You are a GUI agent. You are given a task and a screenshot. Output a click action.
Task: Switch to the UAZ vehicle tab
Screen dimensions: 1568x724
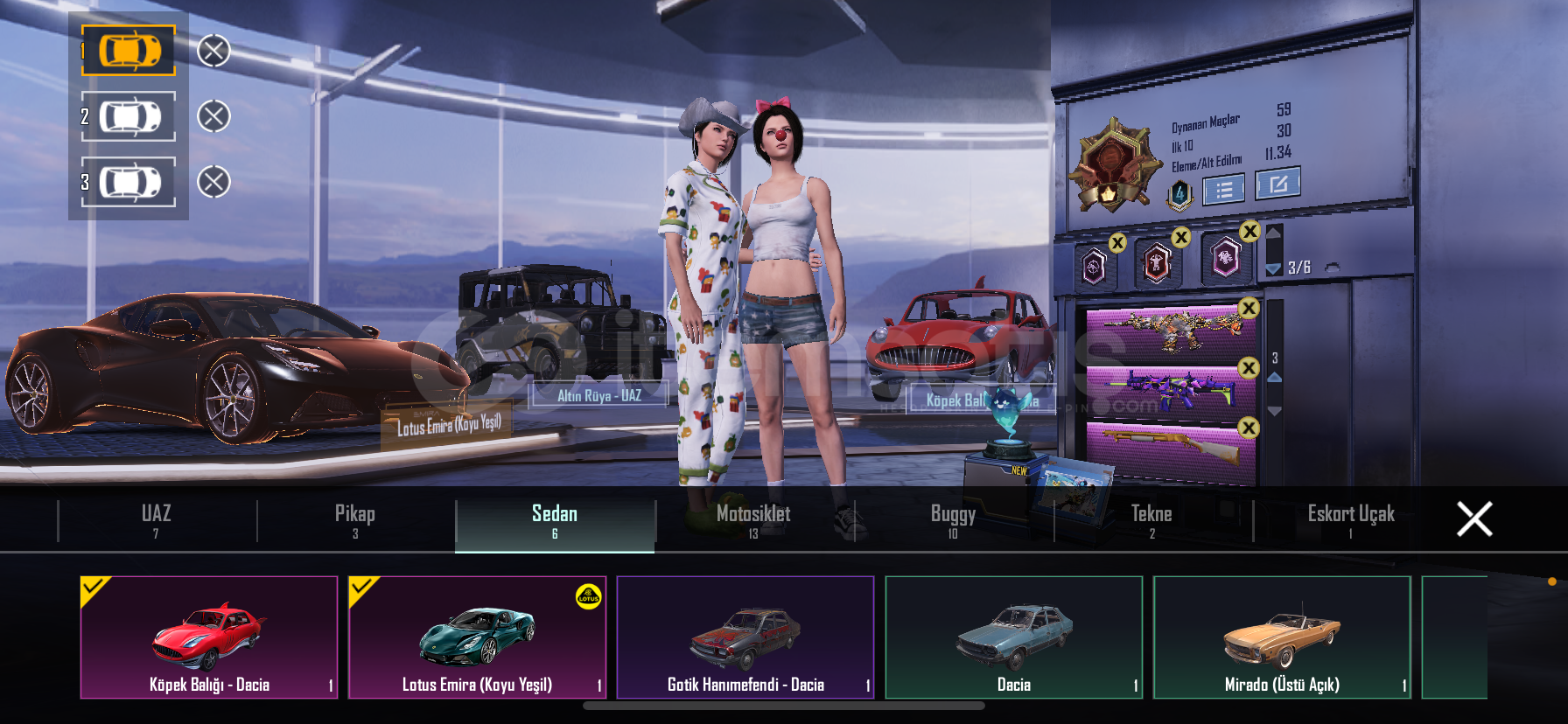pos(157,520)
